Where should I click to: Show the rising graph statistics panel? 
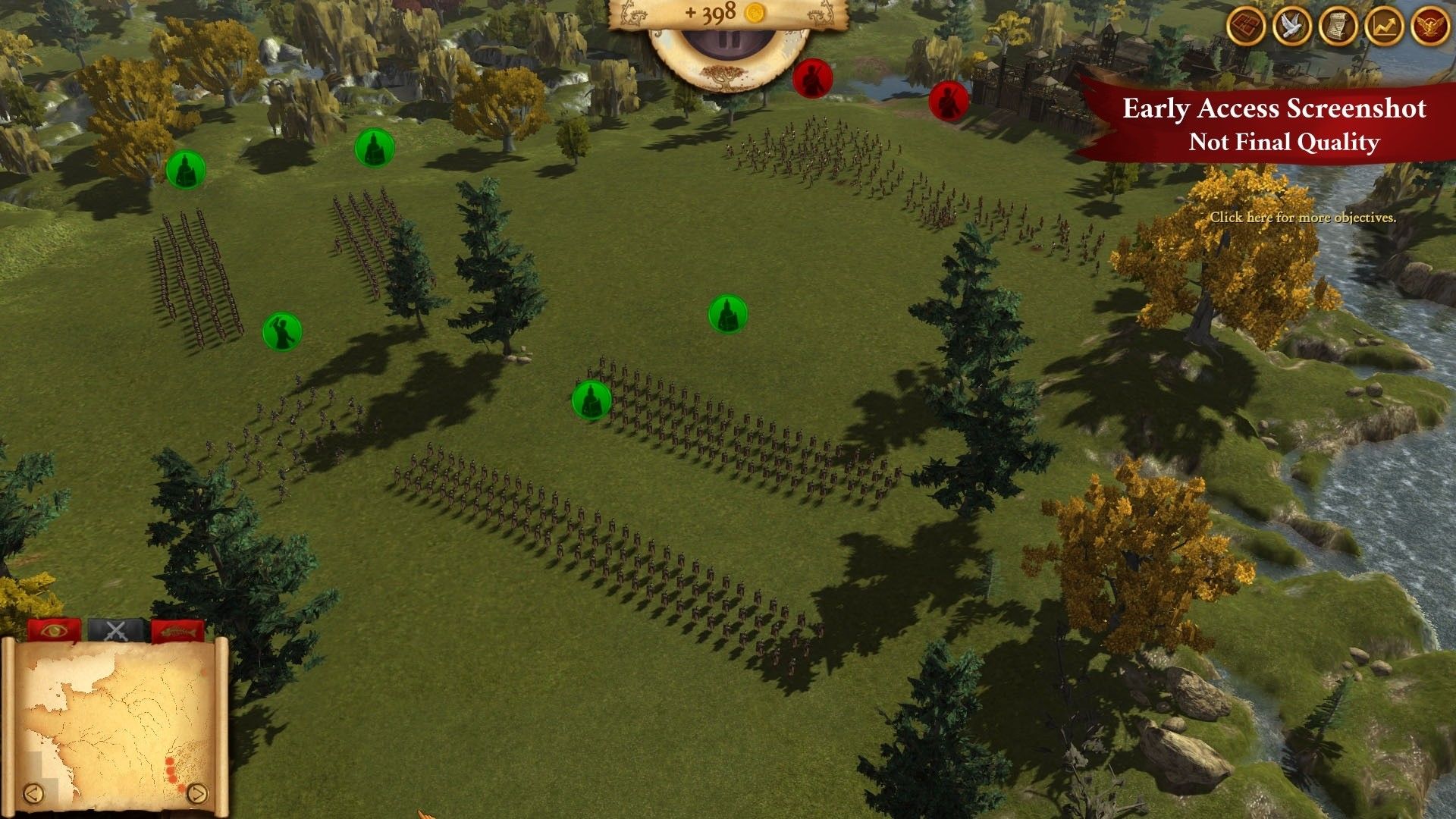tap(1384, 27)
